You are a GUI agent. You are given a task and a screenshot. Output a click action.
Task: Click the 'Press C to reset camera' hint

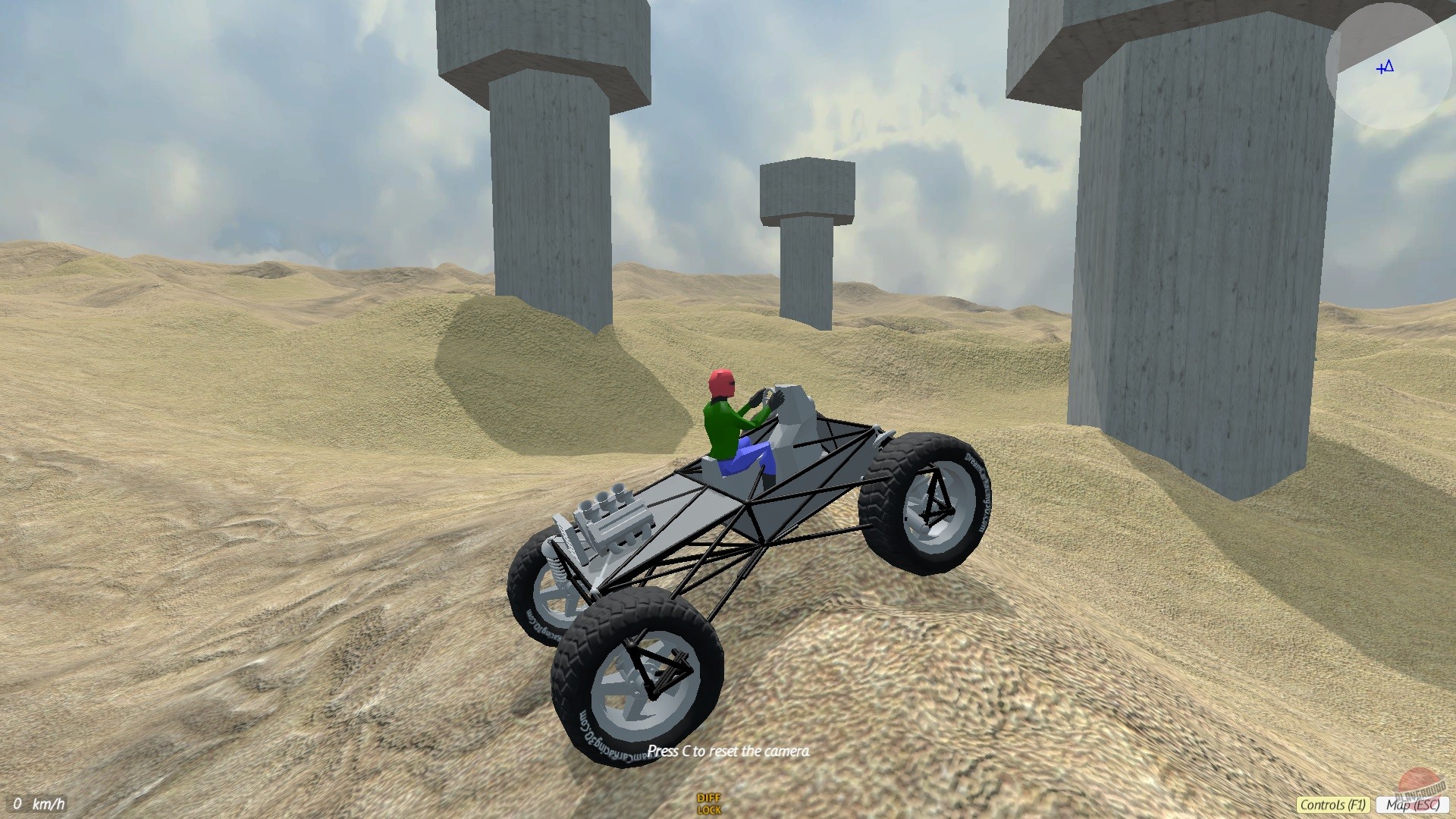point(730,752)
